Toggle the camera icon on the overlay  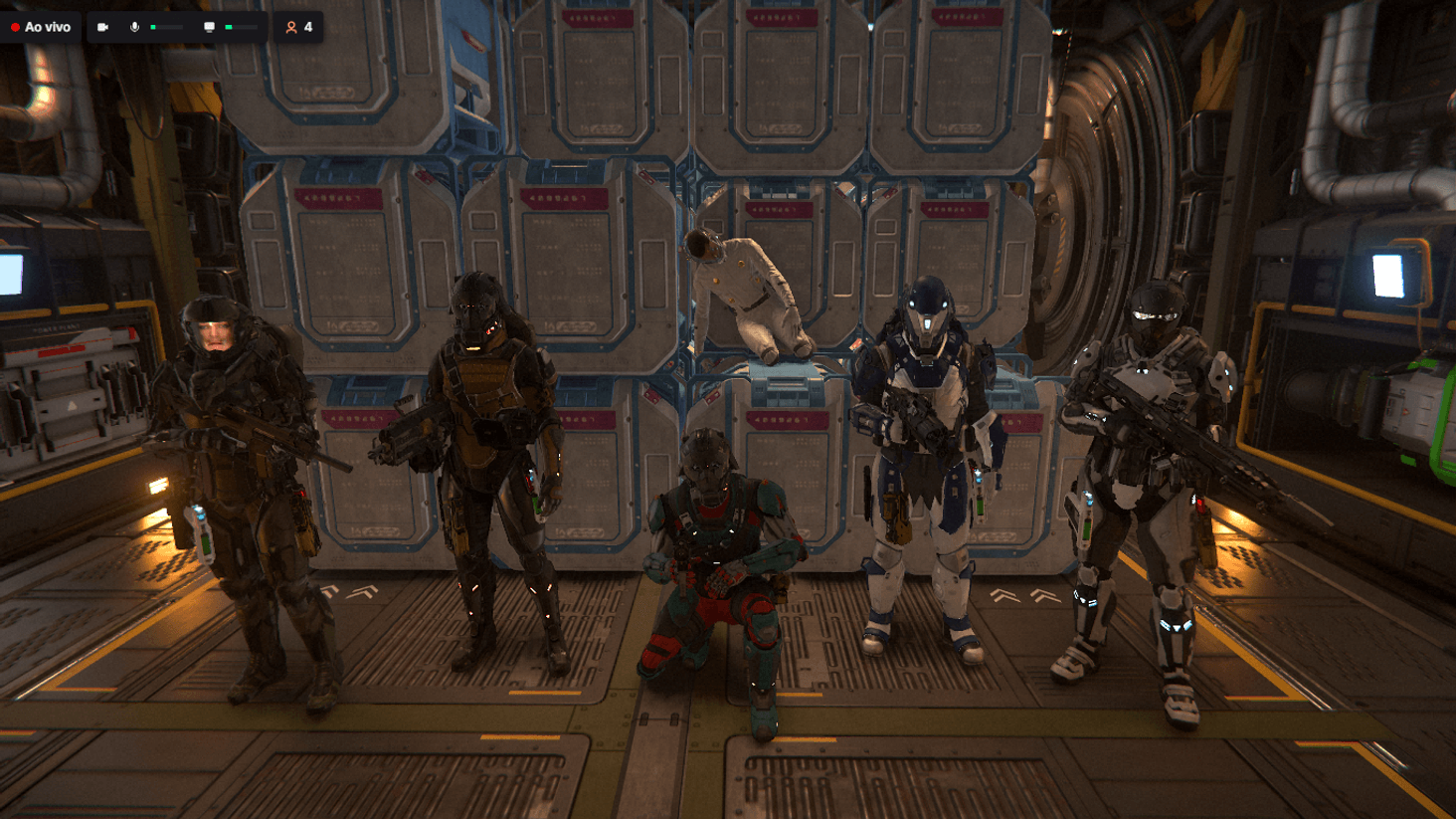104,27
